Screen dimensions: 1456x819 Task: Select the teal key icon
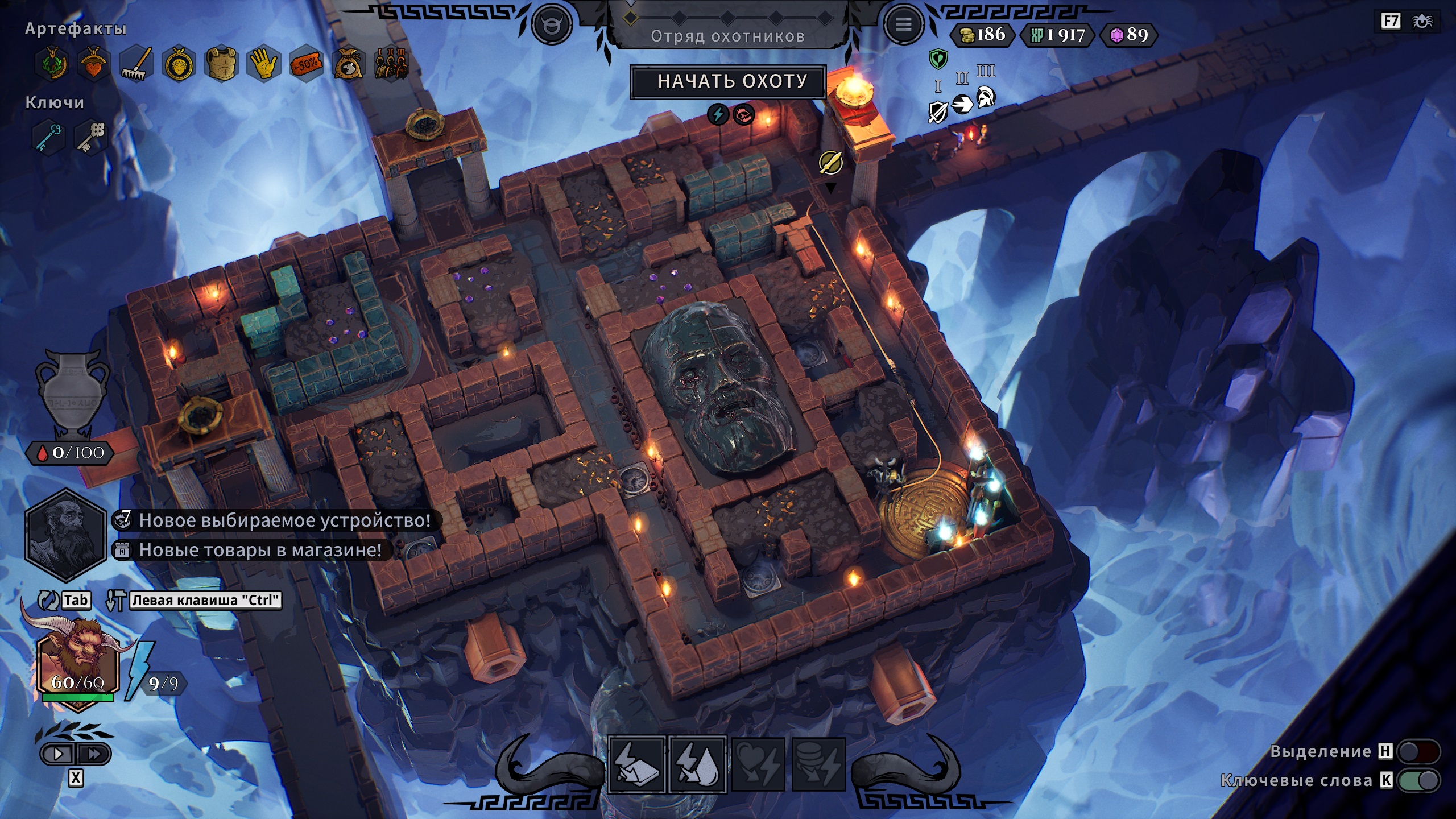click(49, 136)
